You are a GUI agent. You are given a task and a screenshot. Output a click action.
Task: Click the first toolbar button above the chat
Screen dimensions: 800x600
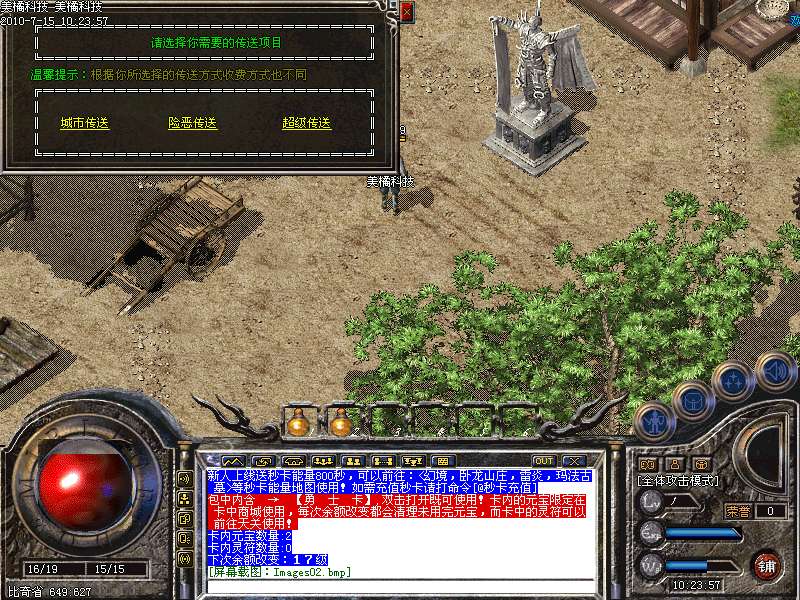click(x=233, y=460)
